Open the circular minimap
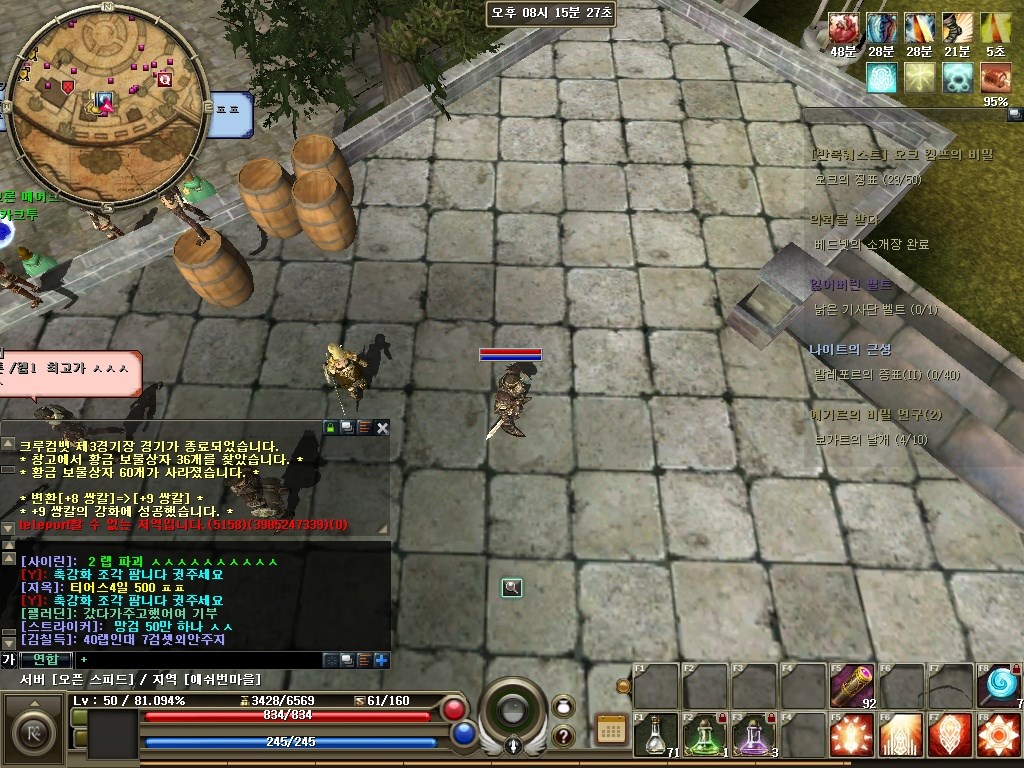 [x=107, y=105]
